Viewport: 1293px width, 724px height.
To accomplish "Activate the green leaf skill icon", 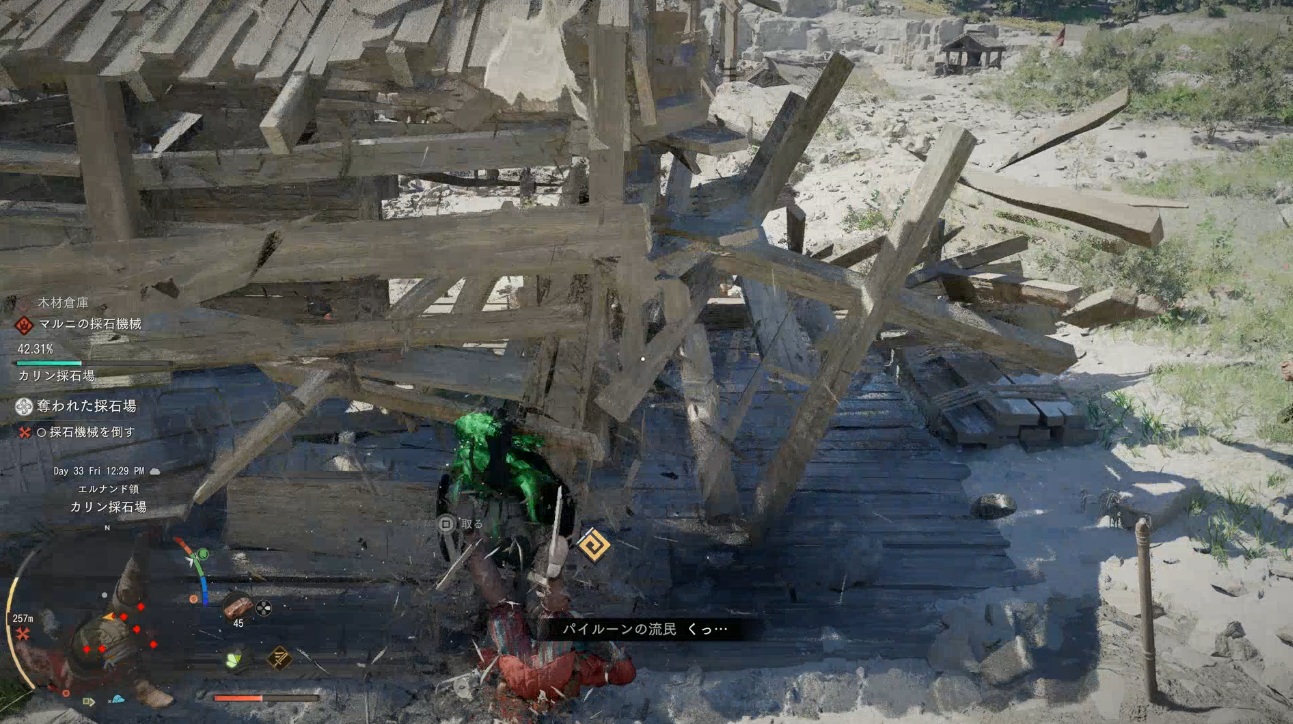I will pos(234,658).
